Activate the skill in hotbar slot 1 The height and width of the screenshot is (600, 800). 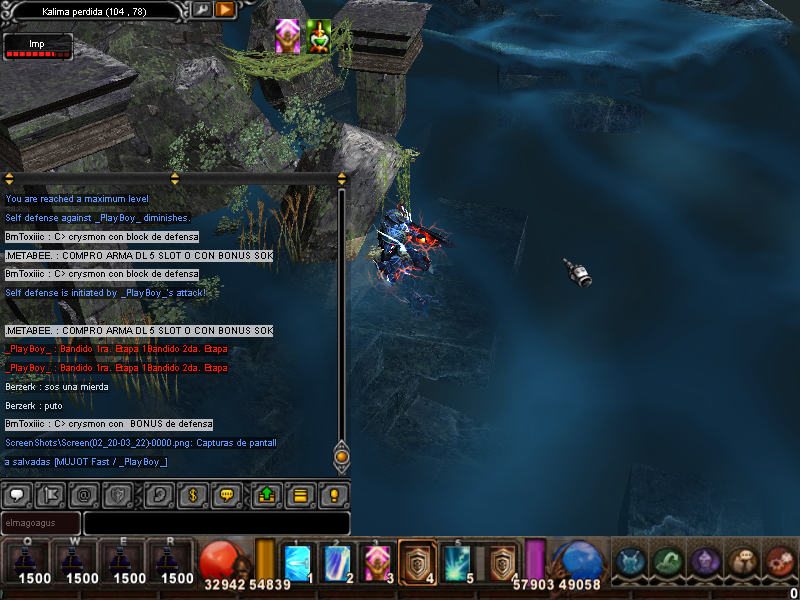point(298,562)
